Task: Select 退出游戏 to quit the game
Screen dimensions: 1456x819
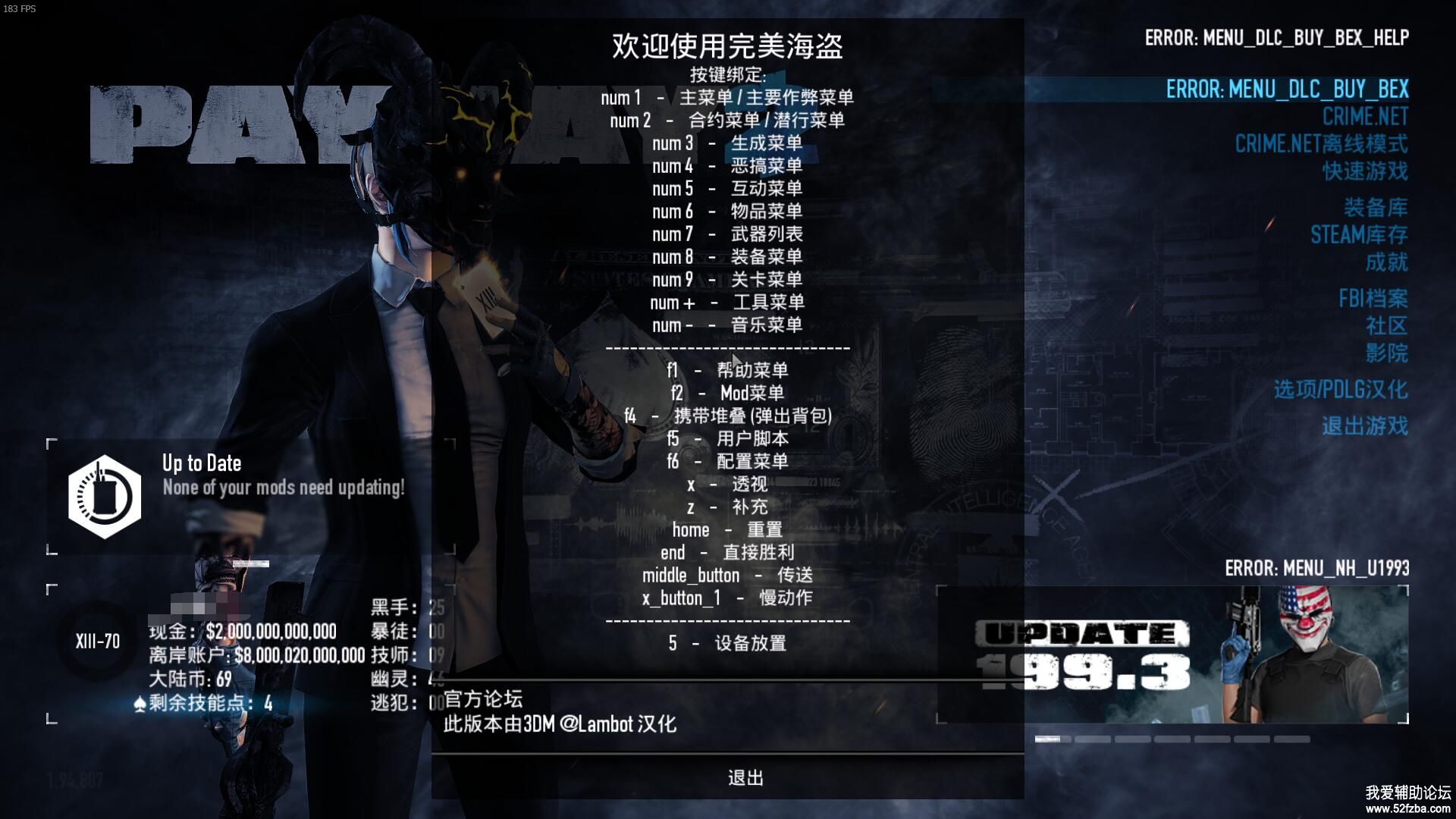Action: tap(1365, 426)
